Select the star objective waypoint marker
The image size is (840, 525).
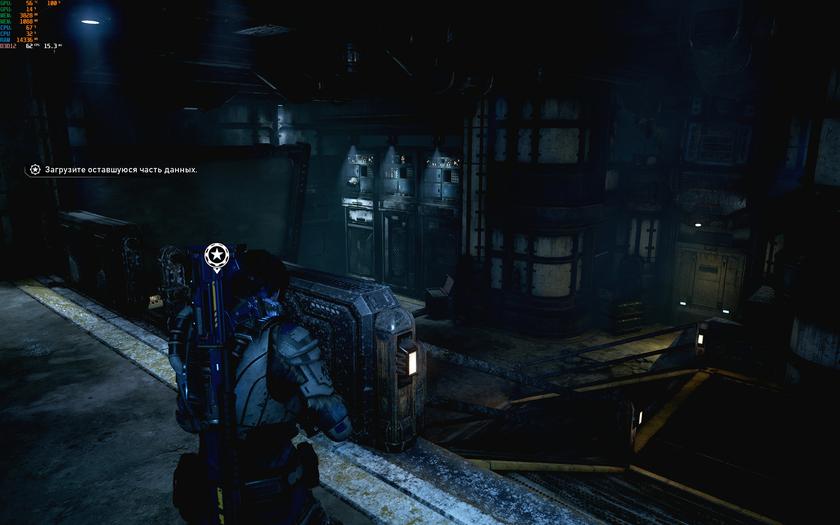click(216, 256)
